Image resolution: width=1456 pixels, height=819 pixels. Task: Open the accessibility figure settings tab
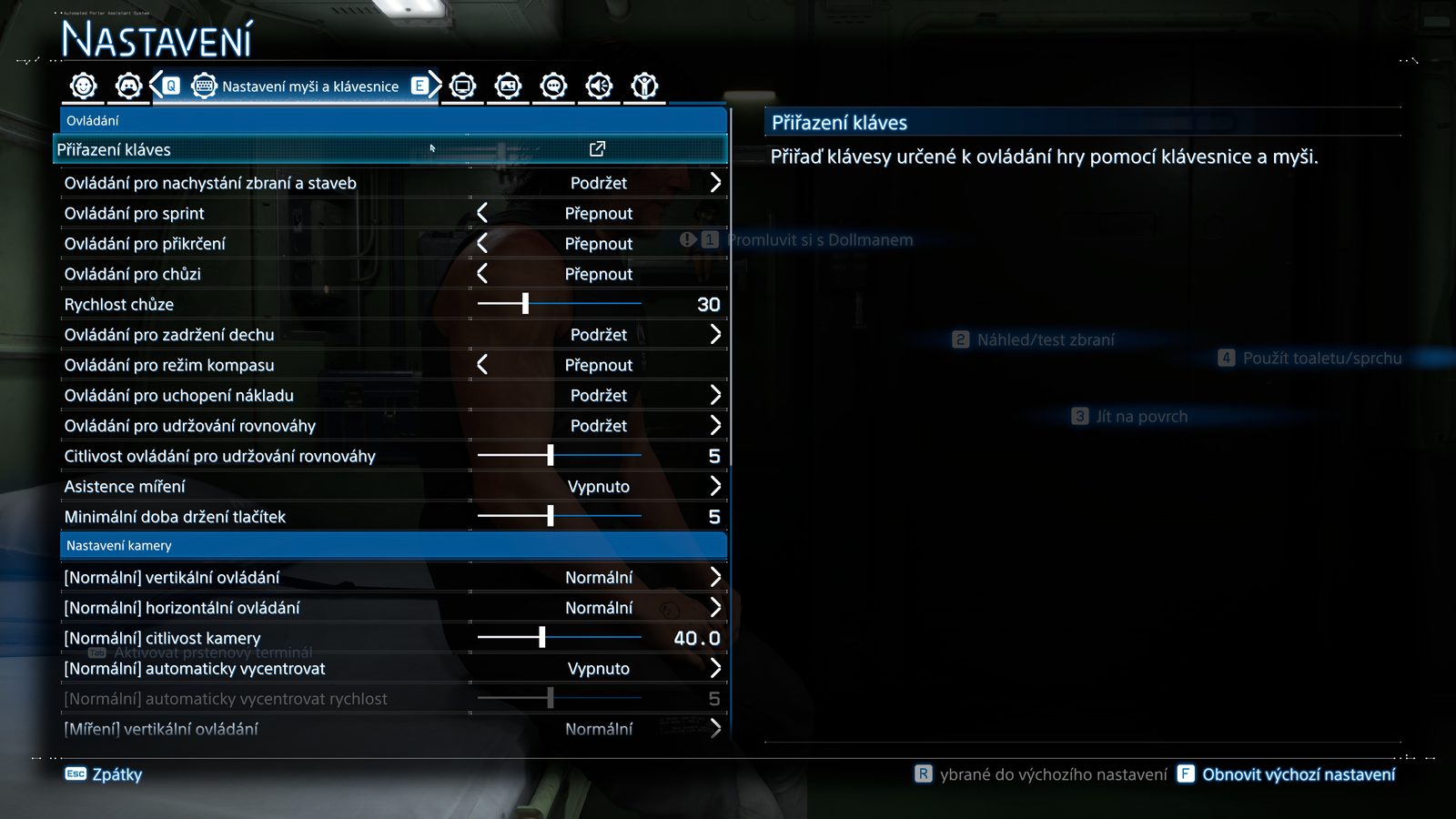point(644,86)
